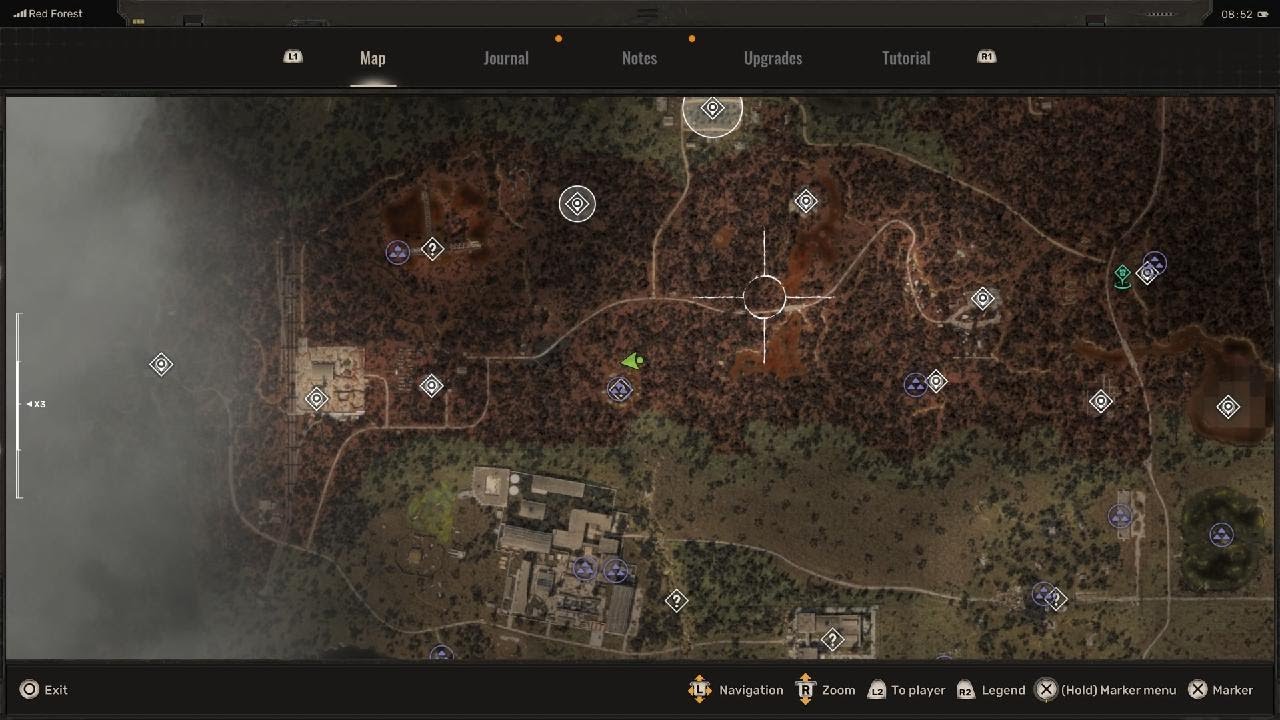Click the map zoom level scale
The height and width of the screenshot is (720, 1280).
pos(19,404)
